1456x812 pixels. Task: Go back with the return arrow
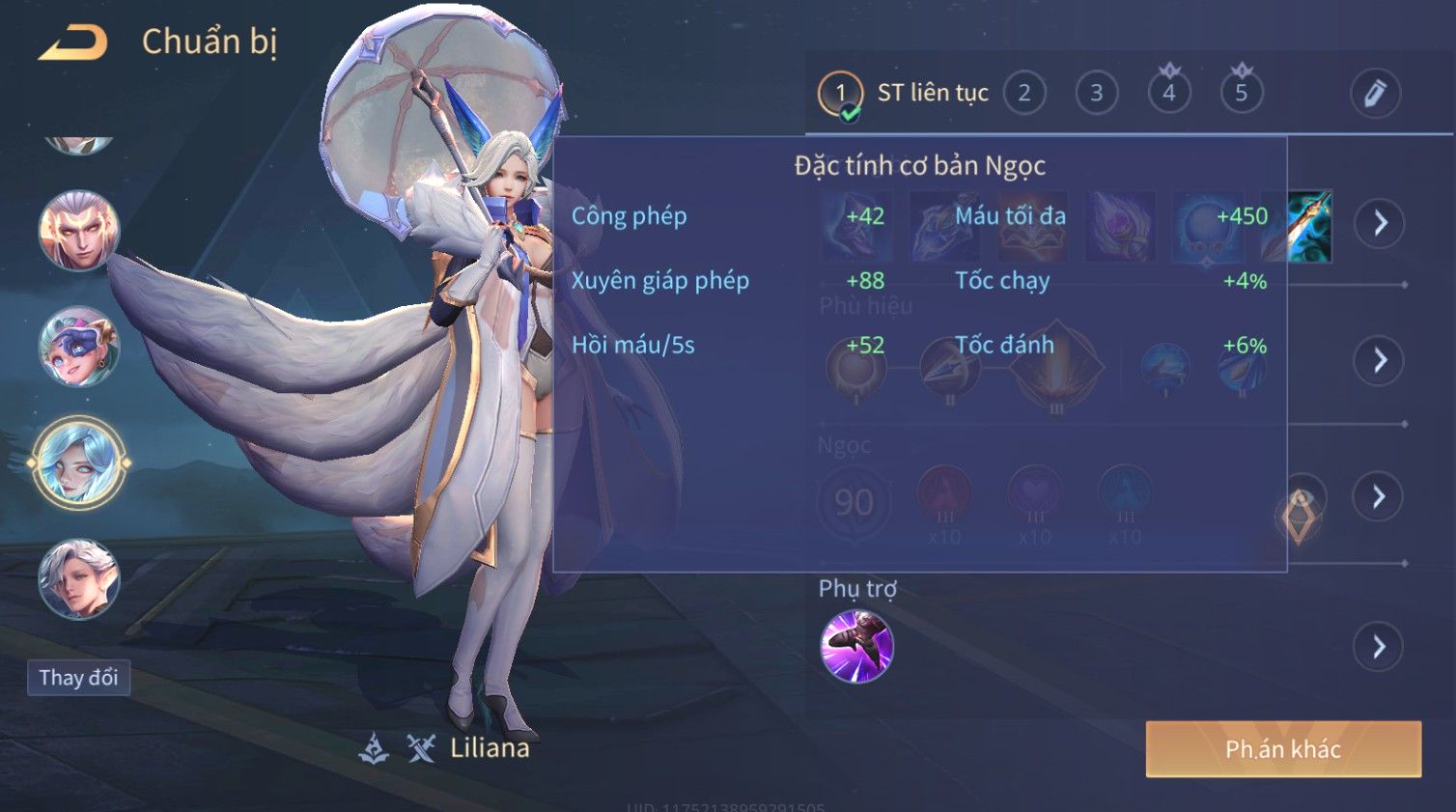72,42
